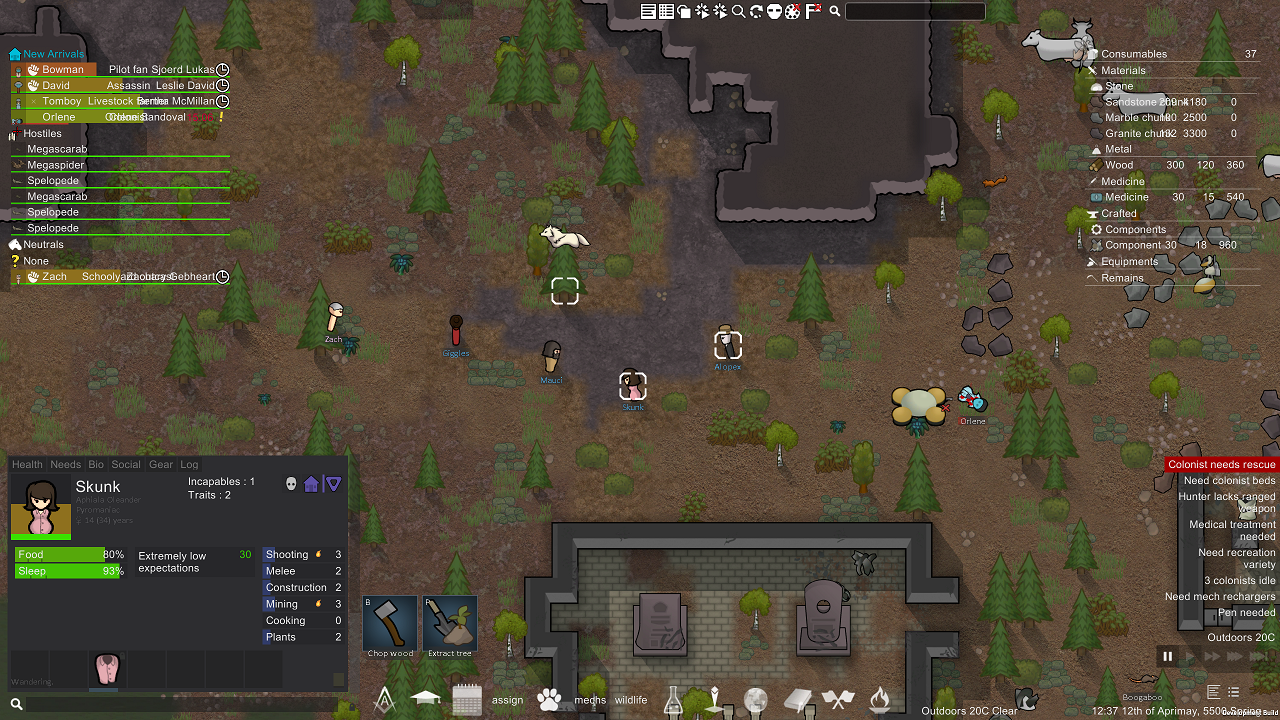
Task: Open the Ideoligion flame icon
Action: (880, 700)
